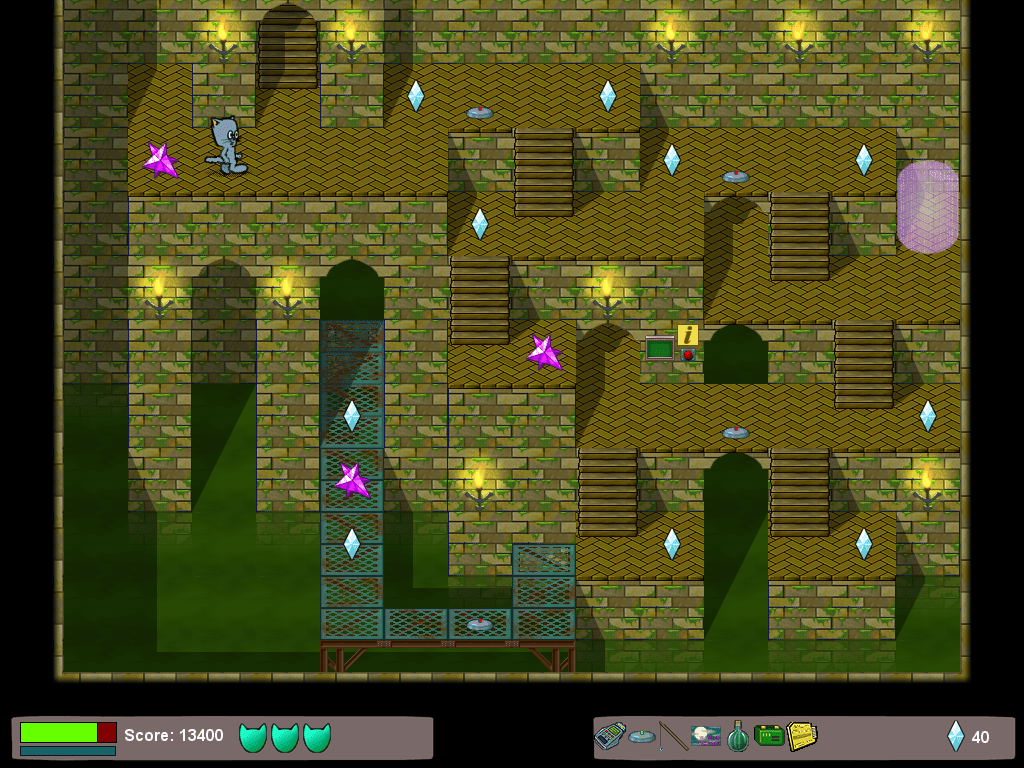The height and width of the screenshot is (768, 1024).
Task: Select the moon picture card item
Action: pos(705,737)
